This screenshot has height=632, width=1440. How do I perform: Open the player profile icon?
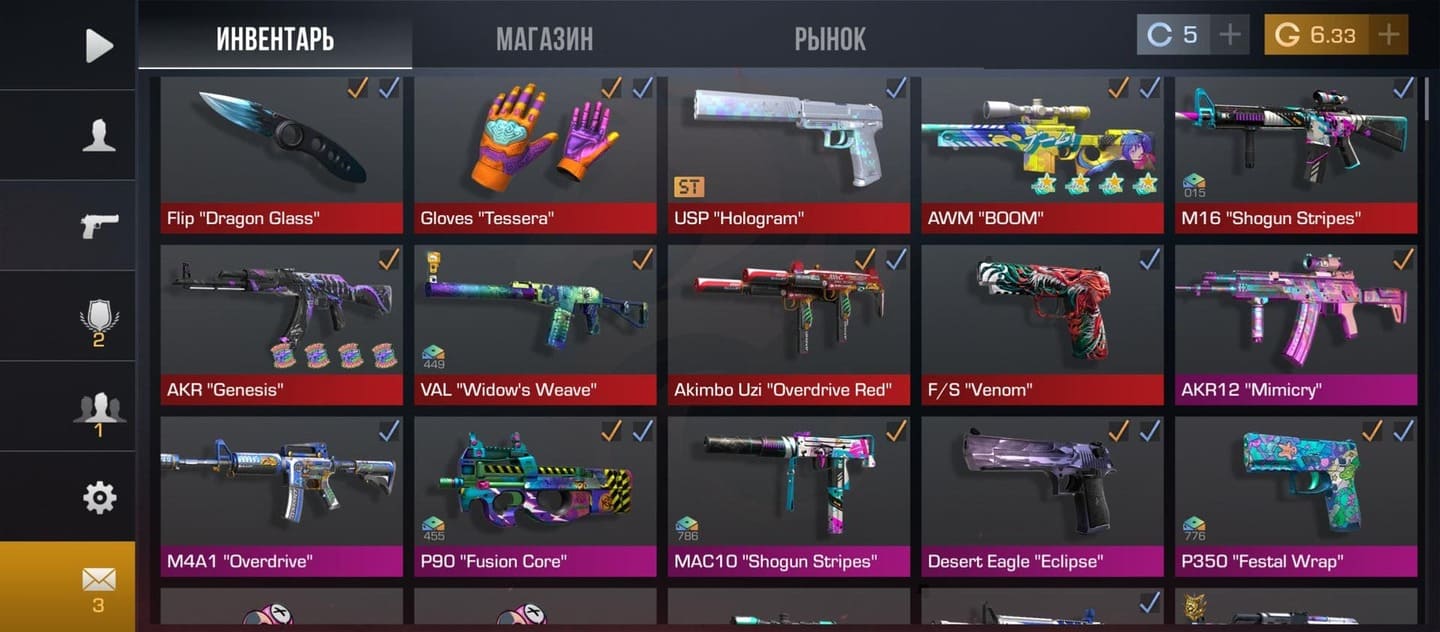pyautogui.click(x=98, y=135)
